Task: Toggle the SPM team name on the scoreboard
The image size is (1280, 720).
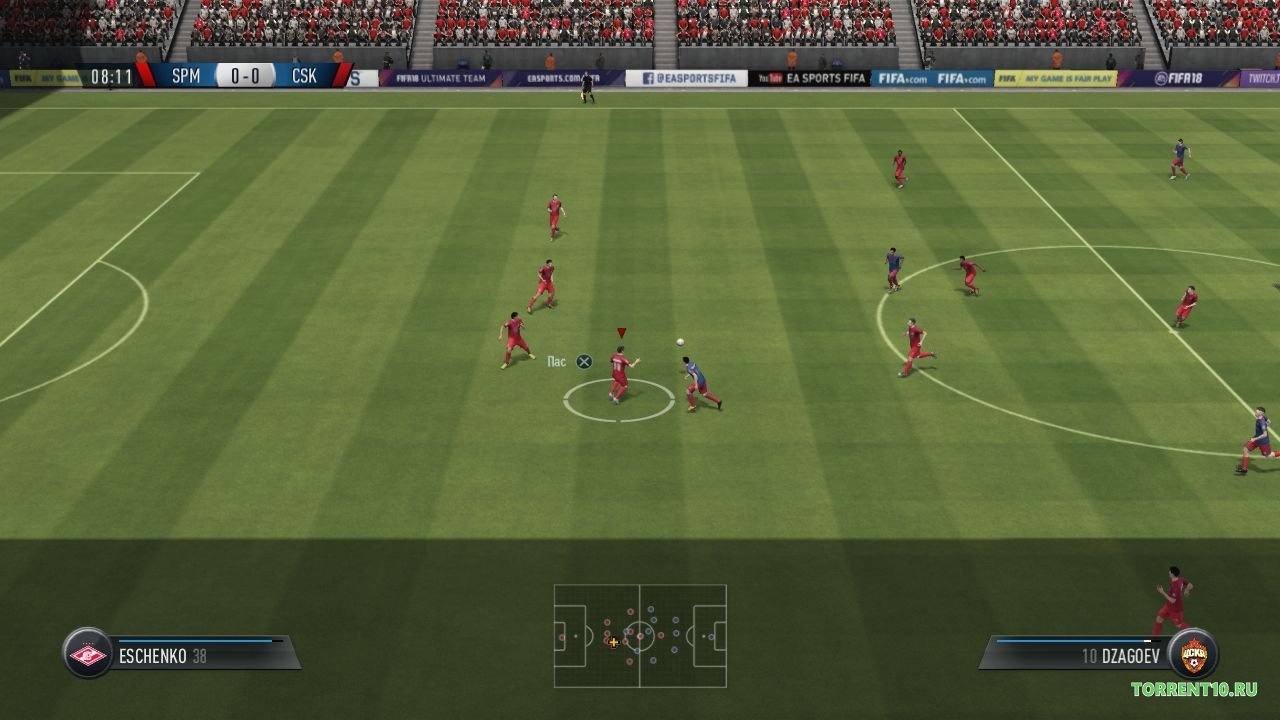Action: (x=187, y=75)
